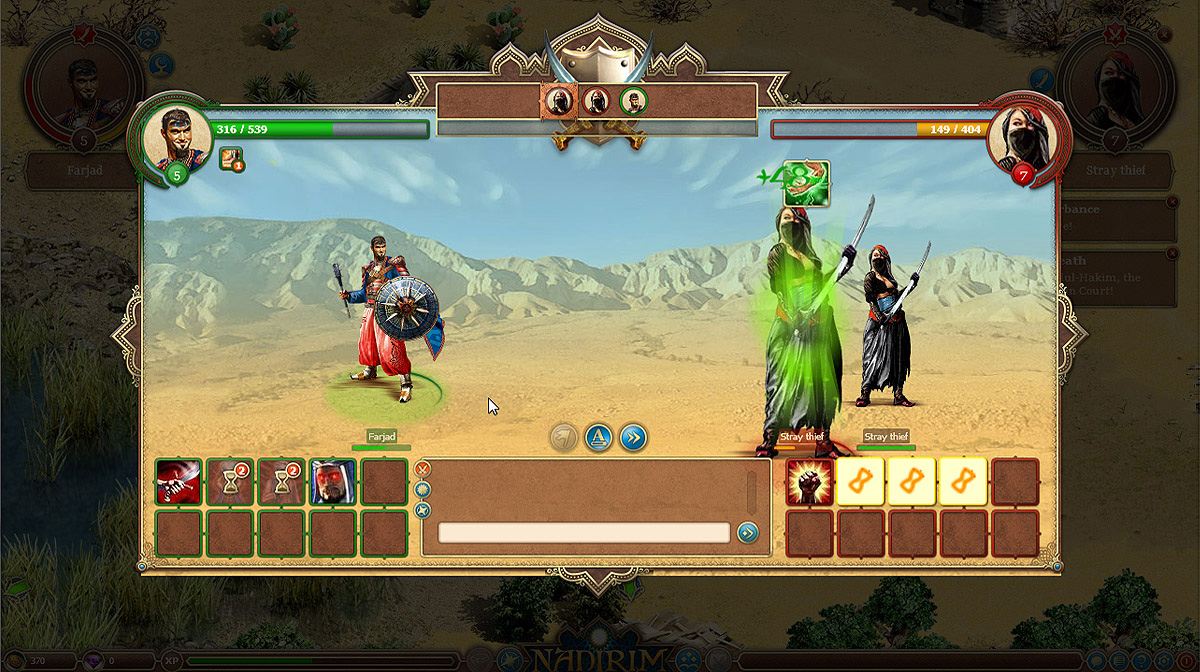1200x672 pixels.
Task: Click the Stray thief portrait with level 7
Action: (1022, 138)
